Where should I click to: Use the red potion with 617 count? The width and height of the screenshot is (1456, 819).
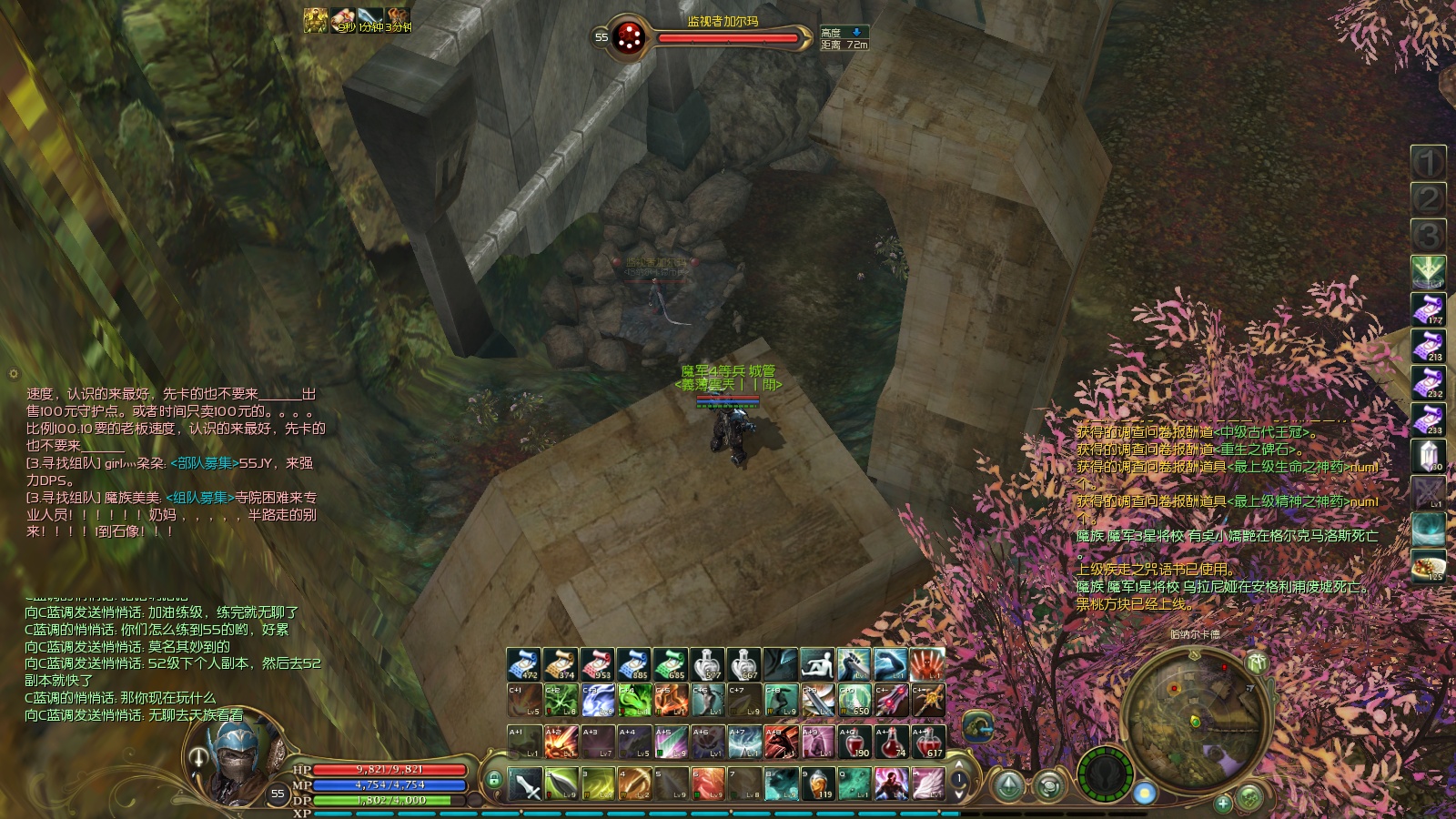pos(928,742)
